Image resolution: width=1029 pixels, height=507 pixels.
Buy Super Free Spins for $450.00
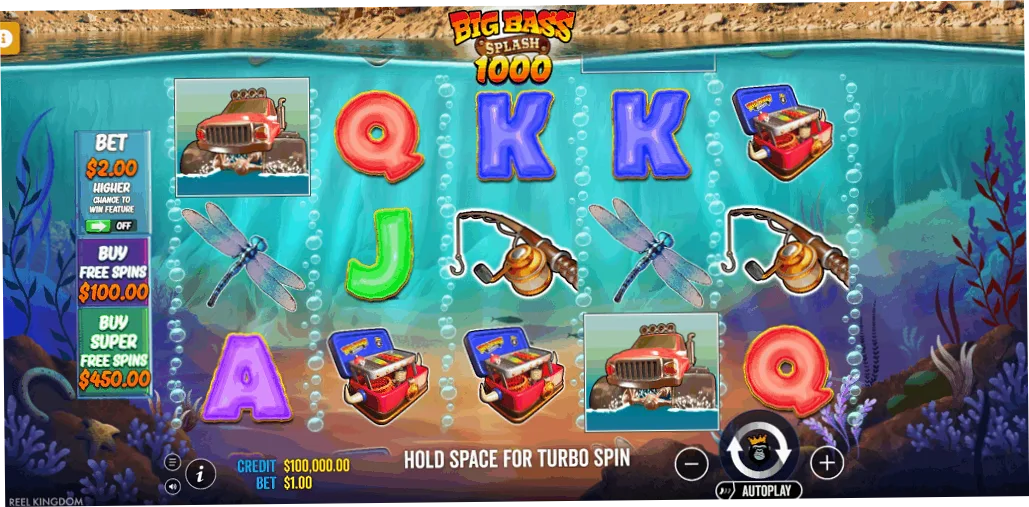click(113, 351)
